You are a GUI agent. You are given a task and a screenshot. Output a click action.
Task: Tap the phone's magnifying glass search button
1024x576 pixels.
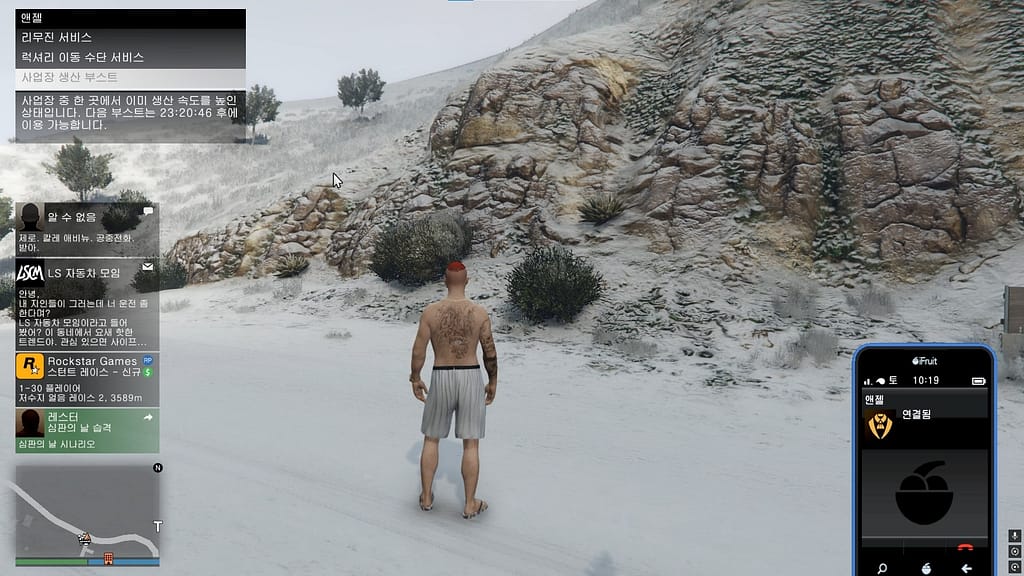click(x=882, y=568)
